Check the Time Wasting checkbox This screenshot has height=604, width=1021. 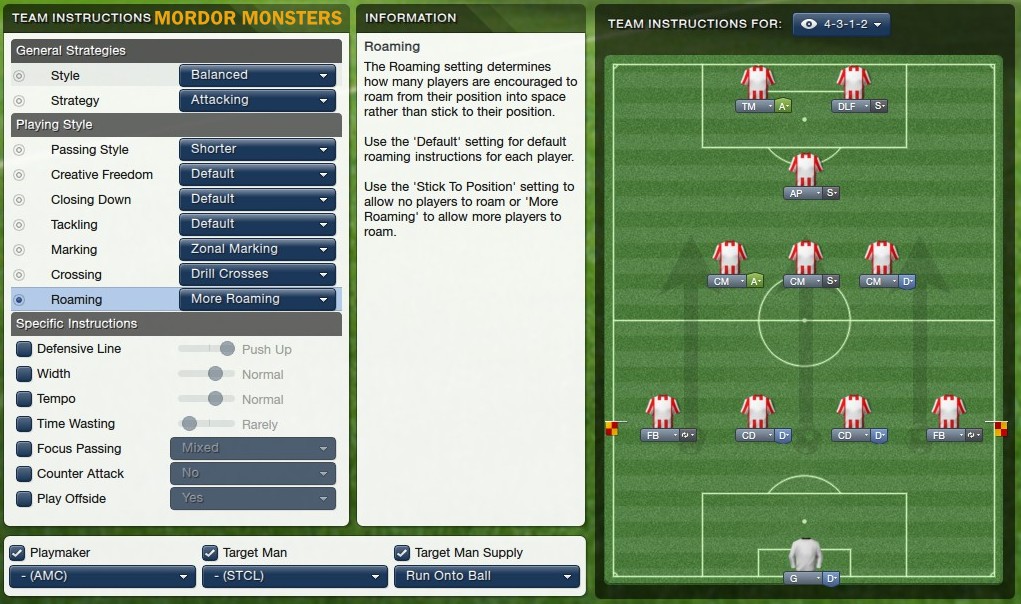pyautogui.click(x=24, y=424)
